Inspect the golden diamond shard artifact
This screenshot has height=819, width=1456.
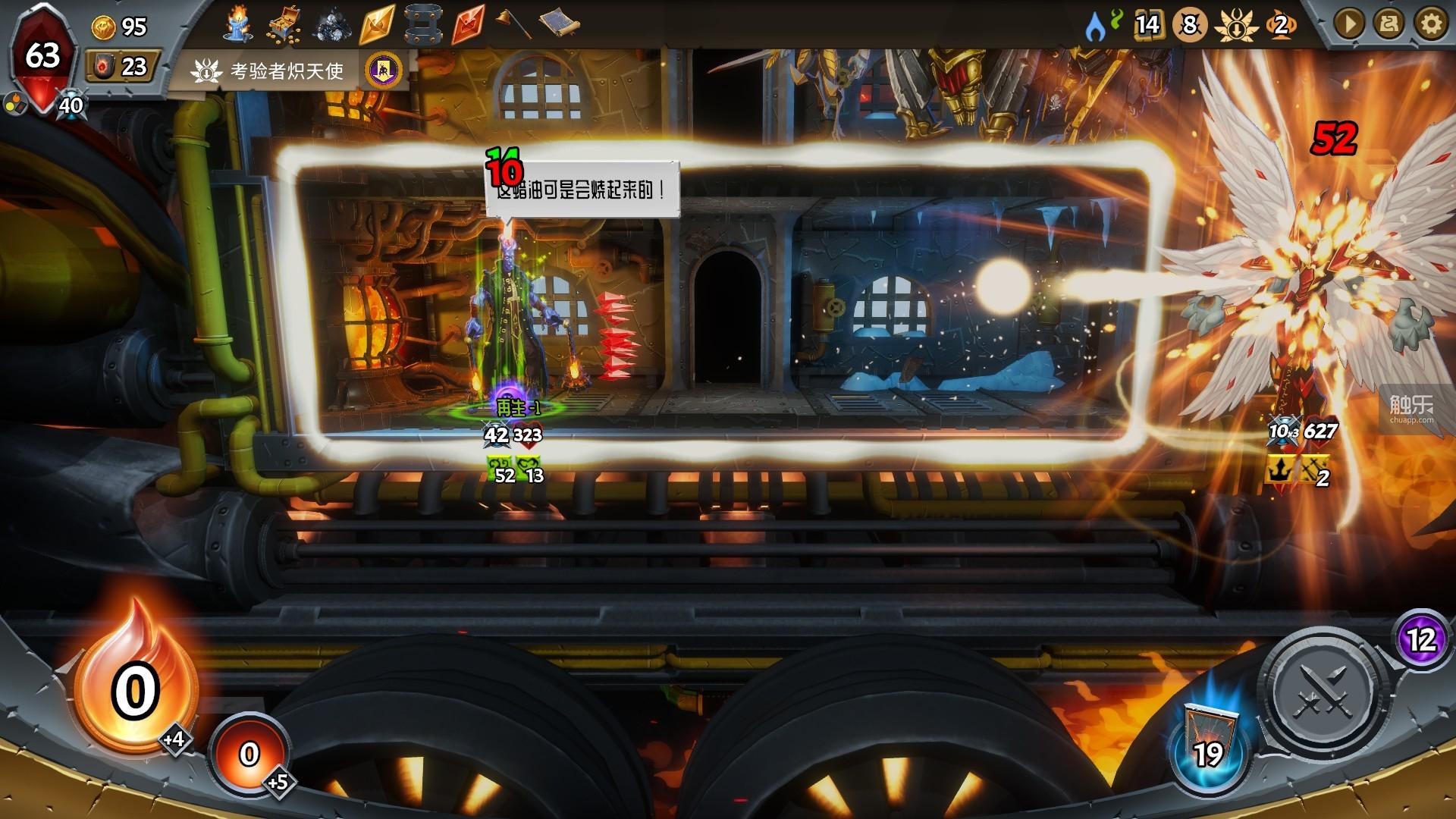point(377,25)
